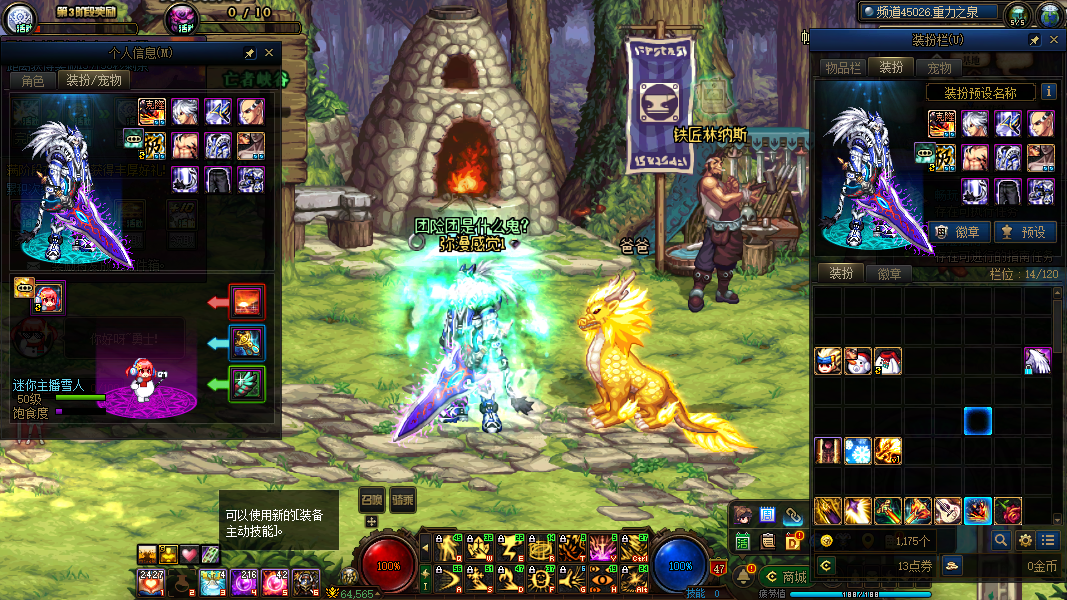Viewport: 1067px width, 600px height.
Task: Switch to the lower 徽章 sub-tab
Action: point(890,273)
